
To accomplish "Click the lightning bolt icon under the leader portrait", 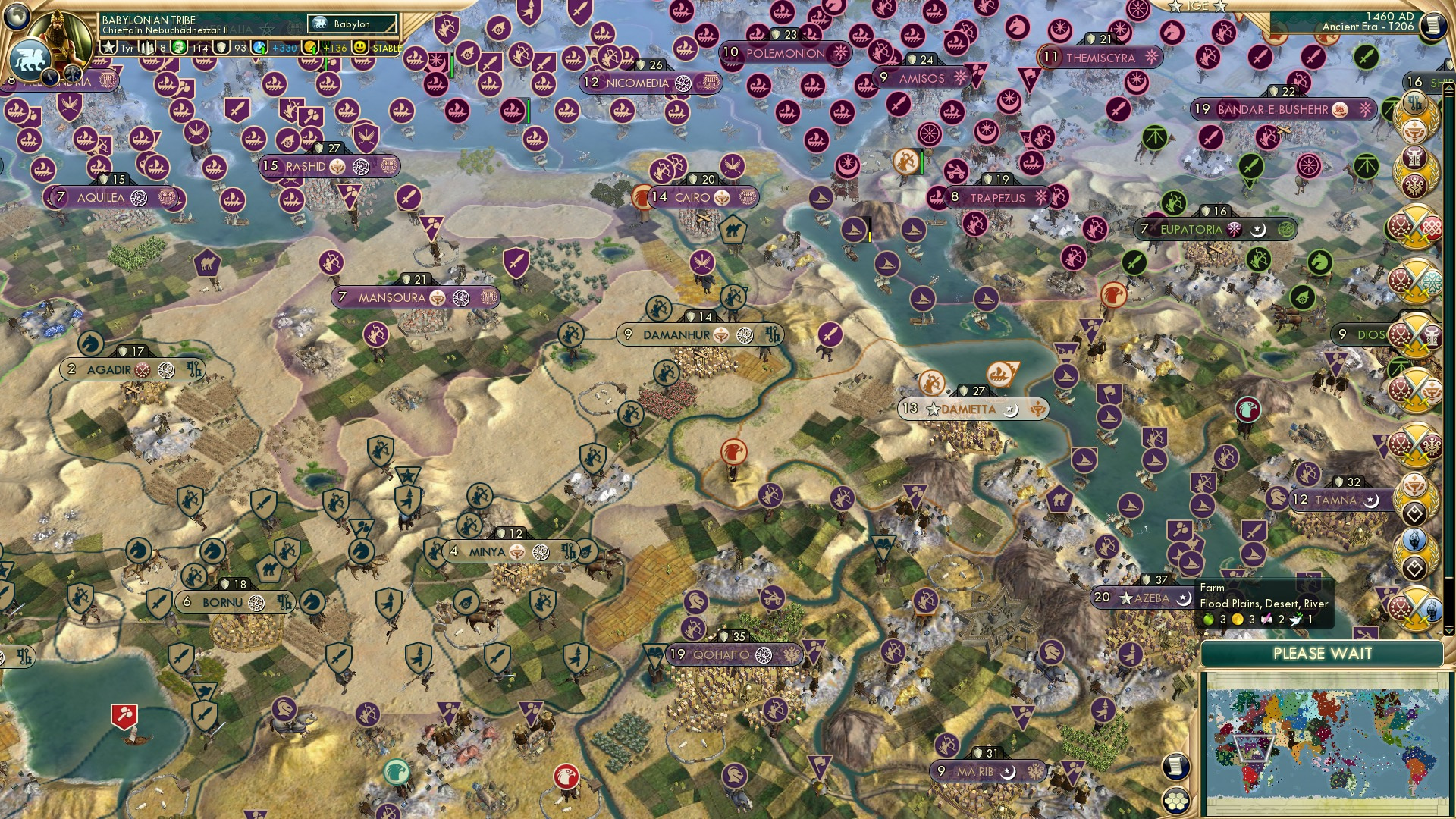I will tap(50, 77).
